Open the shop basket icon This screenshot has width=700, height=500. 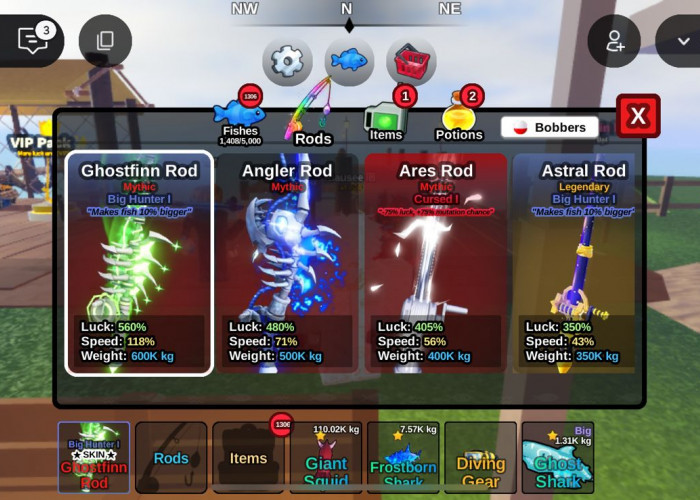tap(411, 62)
